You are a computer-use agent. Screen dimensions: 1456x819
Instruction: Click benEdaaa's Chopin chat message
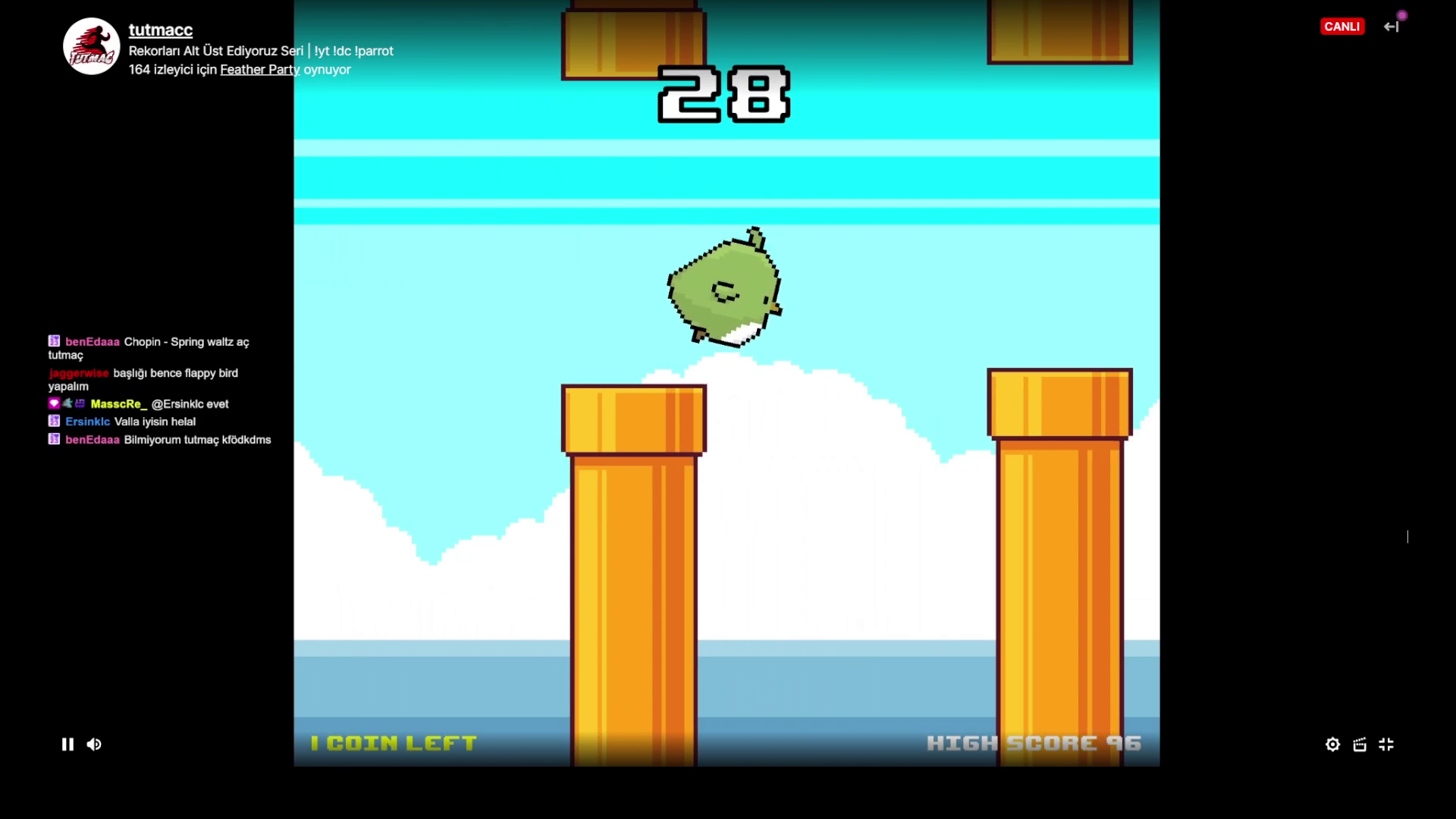point(186,342)
